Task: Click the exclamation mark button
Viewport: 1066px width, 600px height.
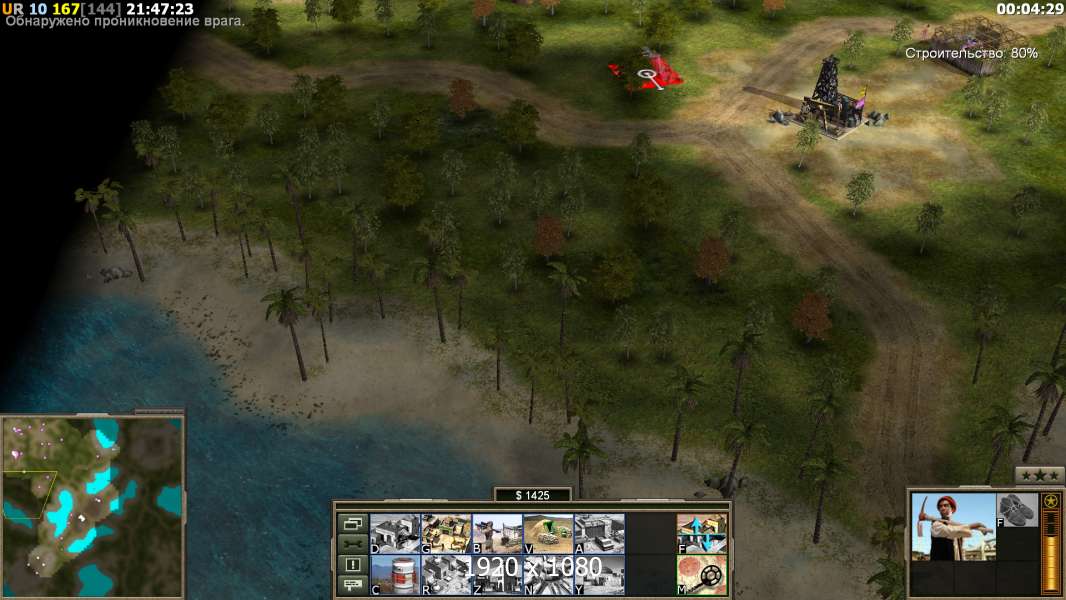Action: click(x=352, y=565)
